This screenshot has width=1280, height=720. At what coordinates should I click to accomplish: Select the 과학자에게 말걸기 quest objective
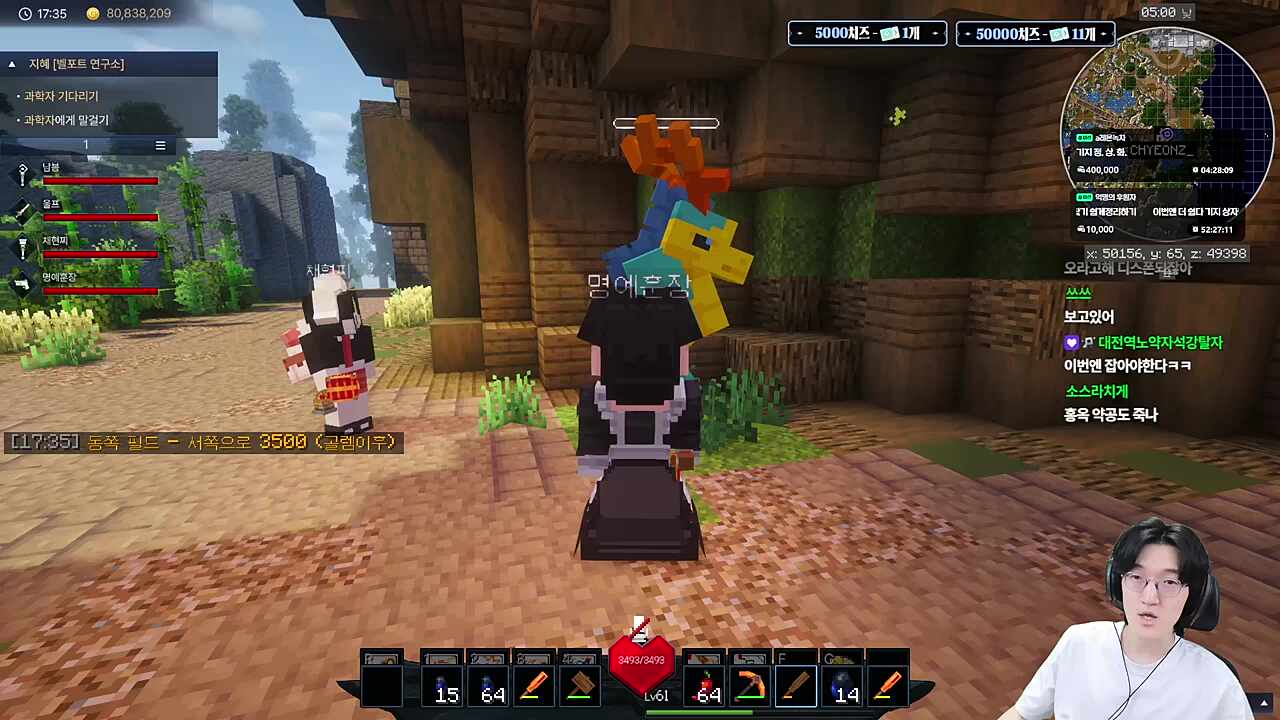click(x=66, y=120)
